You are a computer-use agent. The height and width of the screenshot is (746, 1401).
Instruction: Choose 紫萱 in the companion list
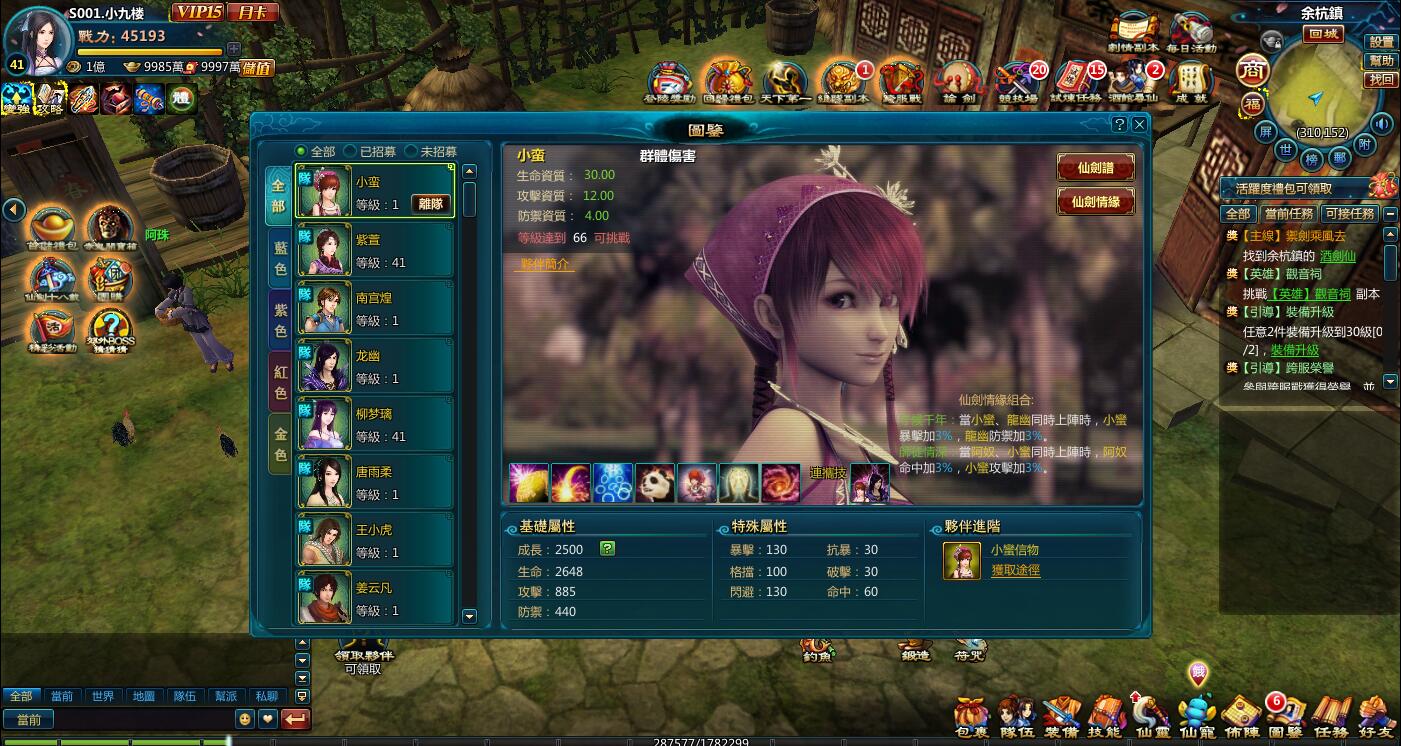tap(373, 251)
